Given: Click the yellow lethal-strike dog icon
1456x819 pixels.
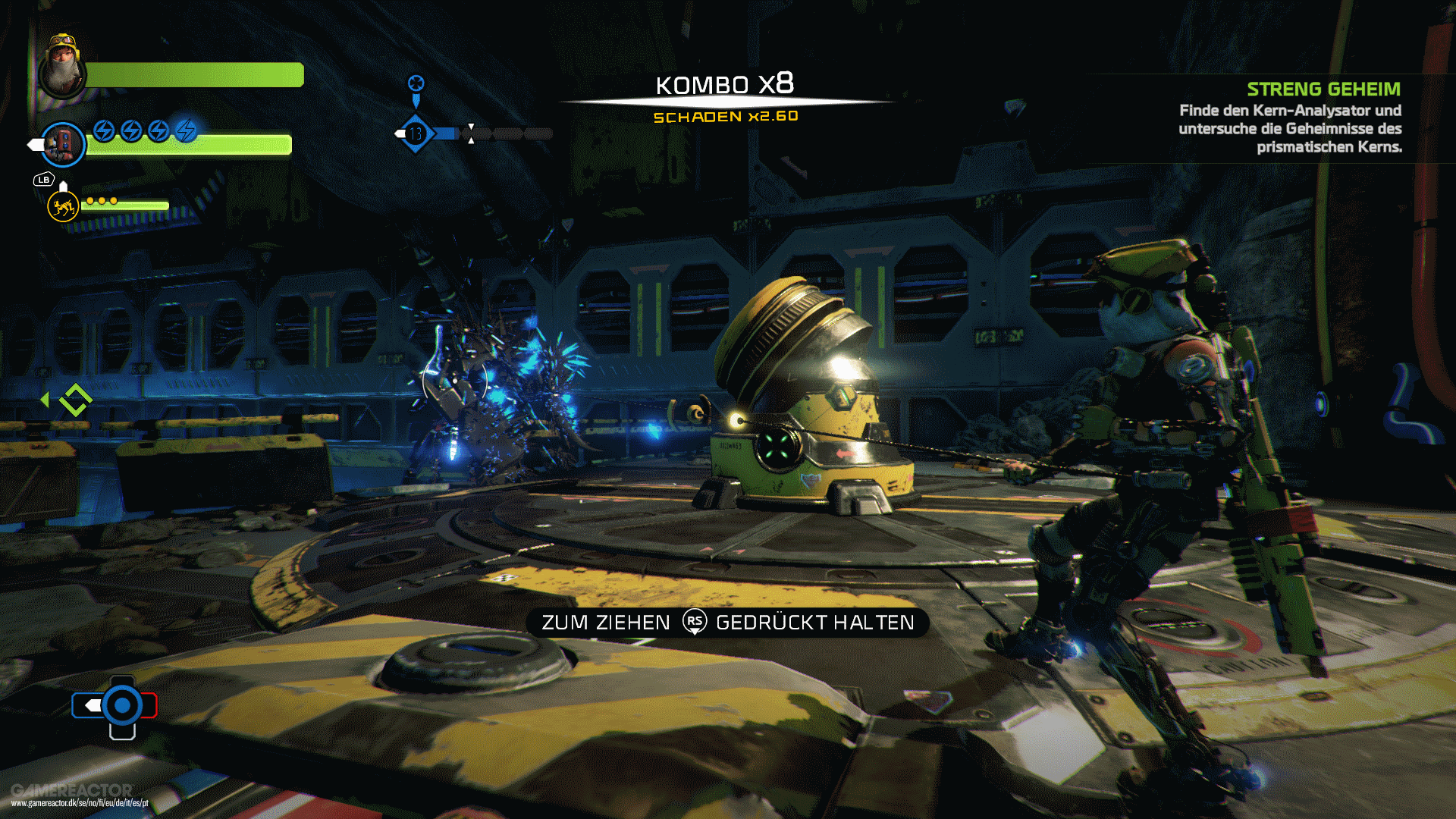Looking at the screenshot, I should (x=62, y=207).
